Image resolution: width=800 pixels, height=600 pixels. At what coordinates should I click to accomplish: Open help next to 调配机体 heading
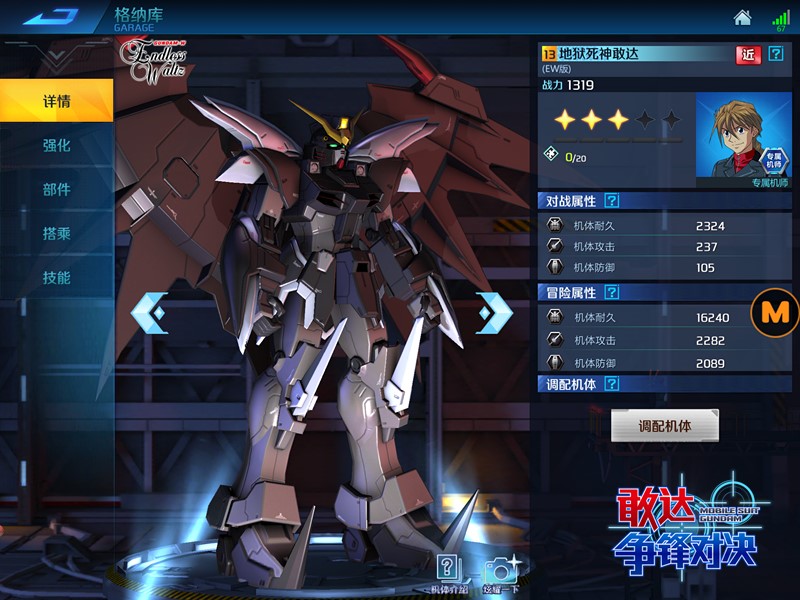point(612,384)
